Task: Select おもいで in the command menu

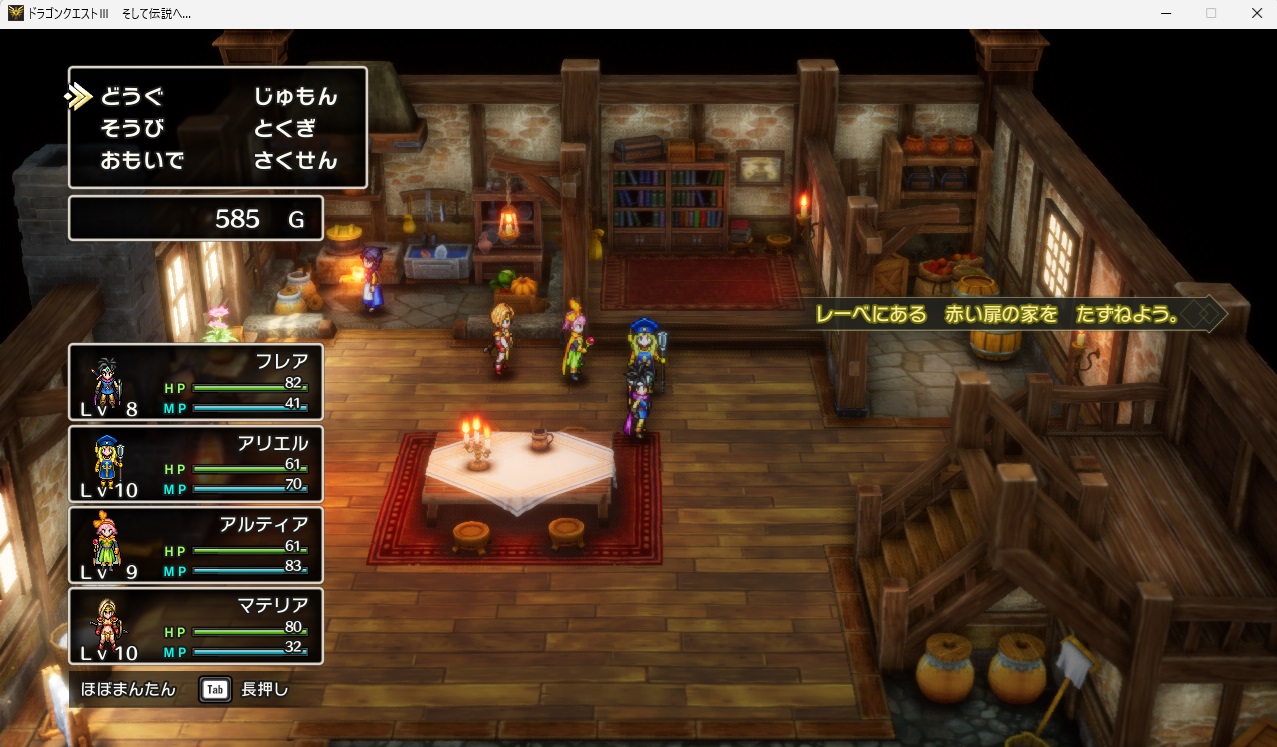Action: 142,161
